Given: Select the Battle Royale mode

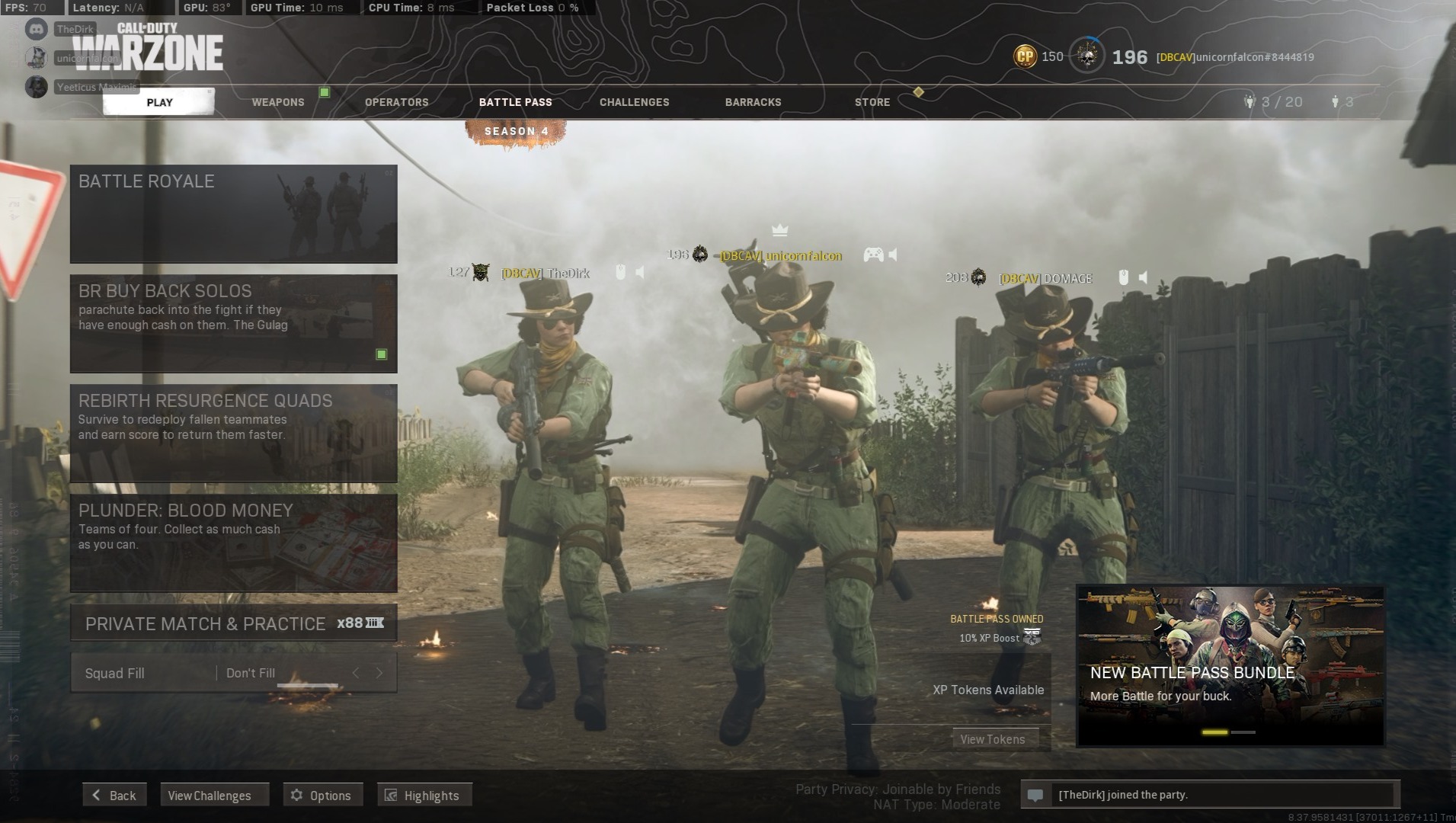Looking at the screenshot, I should (233, 213).
